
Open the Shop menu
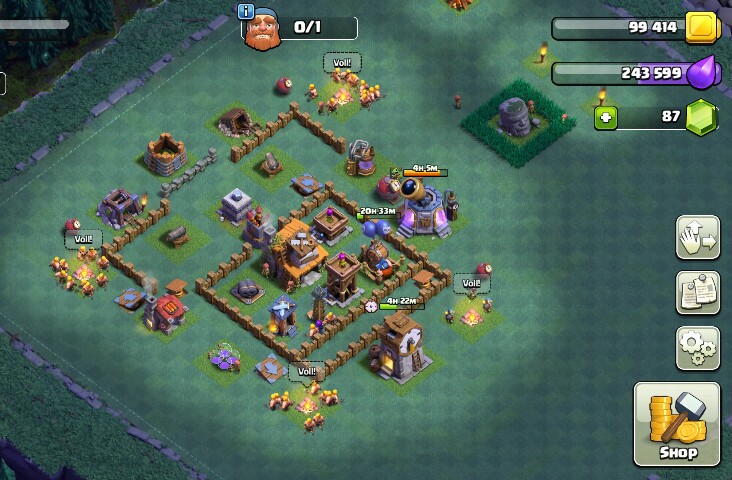tap(676, 424)
